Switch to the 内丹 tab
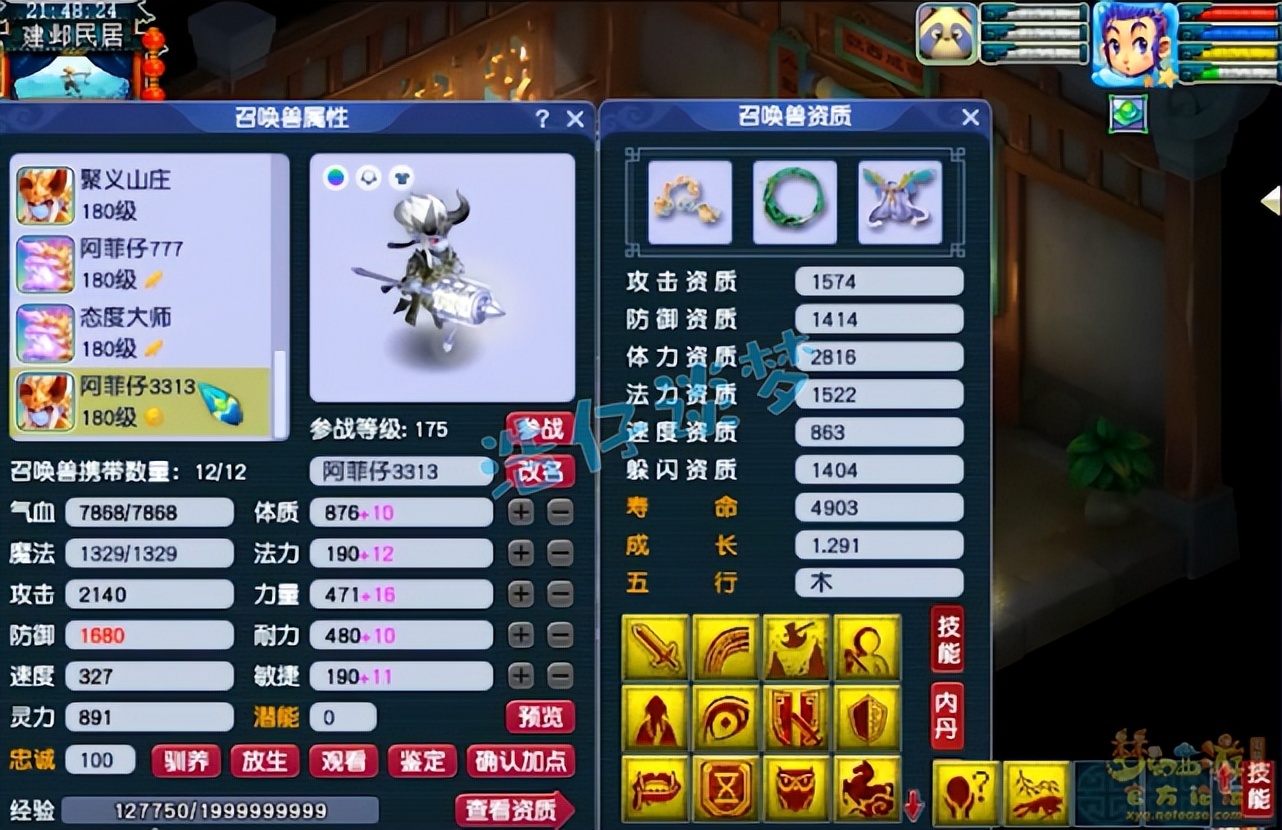This screenshot has width=1282, height=830. (x=948, y=718)
